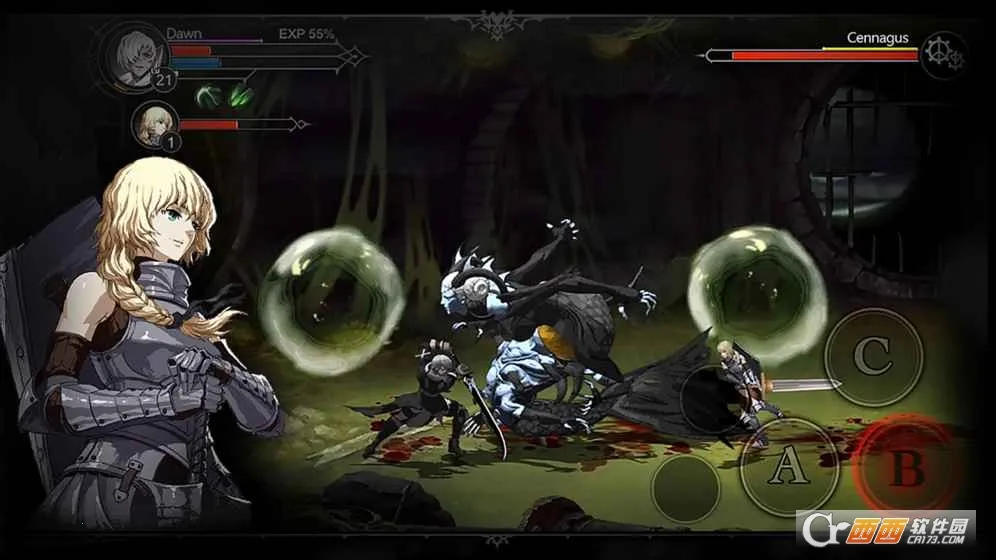Click the cr173.com watermark logo
996x560 pixels.
point(884,528)
